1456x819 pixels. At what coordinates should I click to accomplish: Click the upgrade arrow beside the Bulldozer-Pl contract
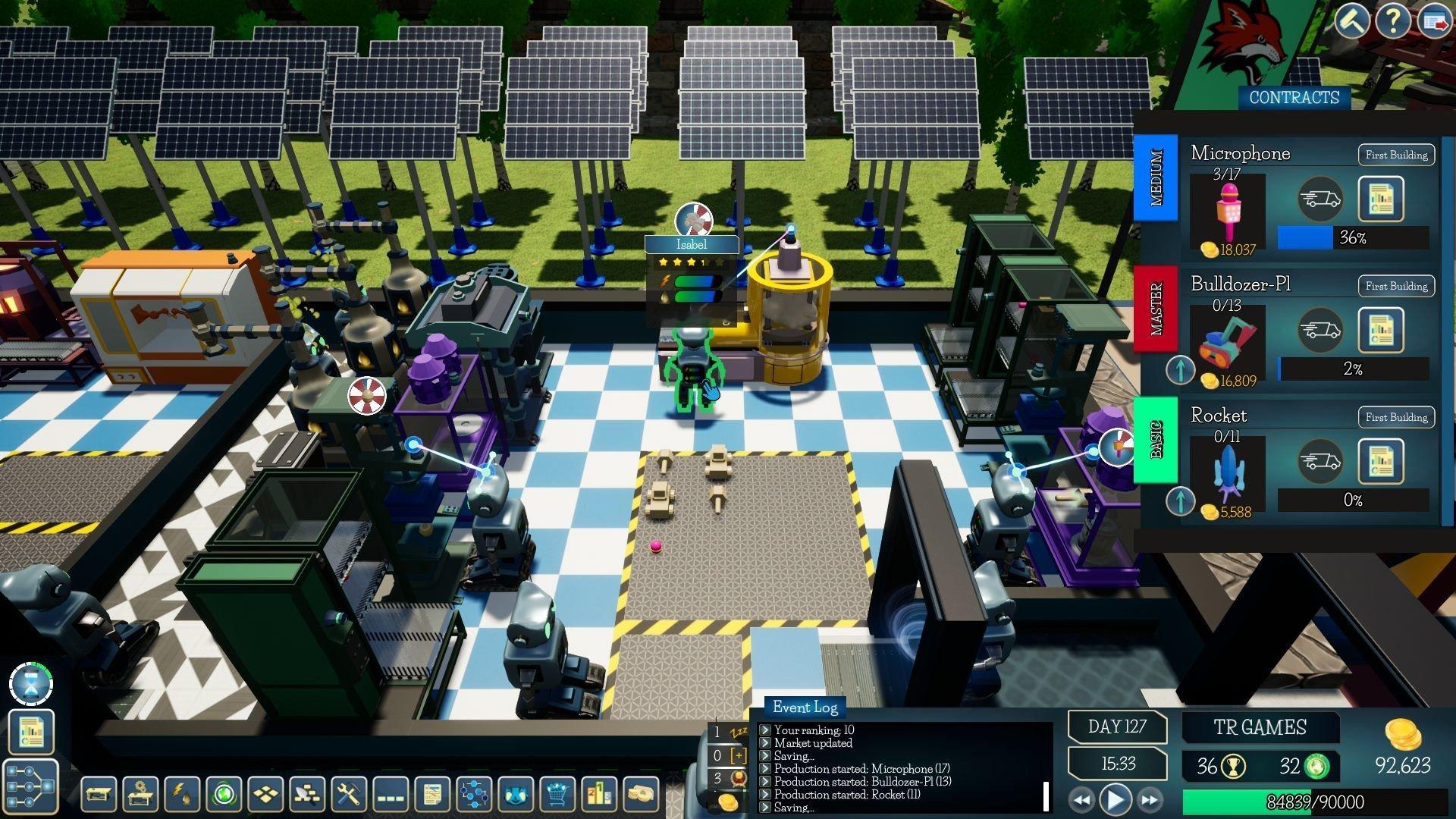point(1181,371)
